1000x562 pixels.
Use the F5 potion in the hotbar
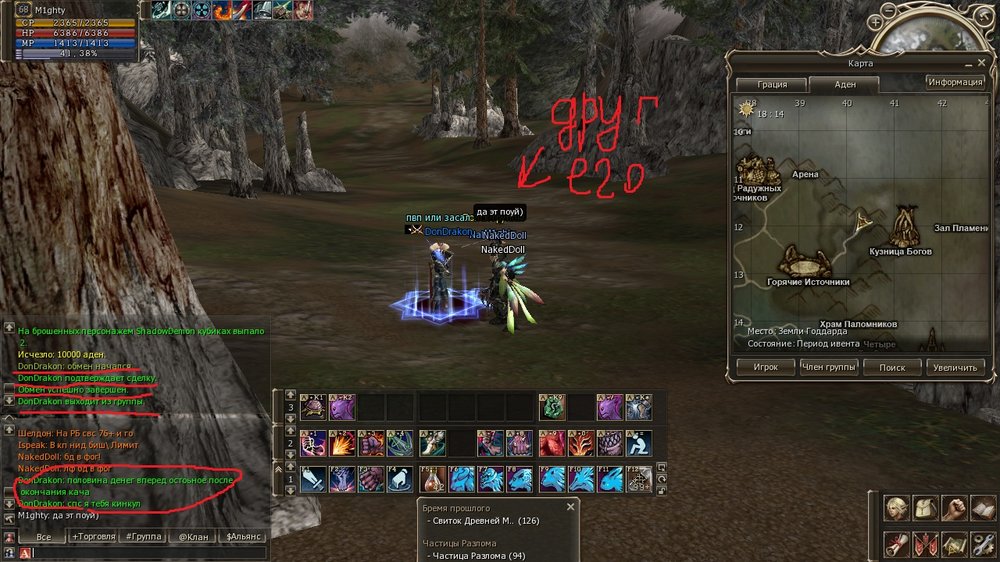434,479
